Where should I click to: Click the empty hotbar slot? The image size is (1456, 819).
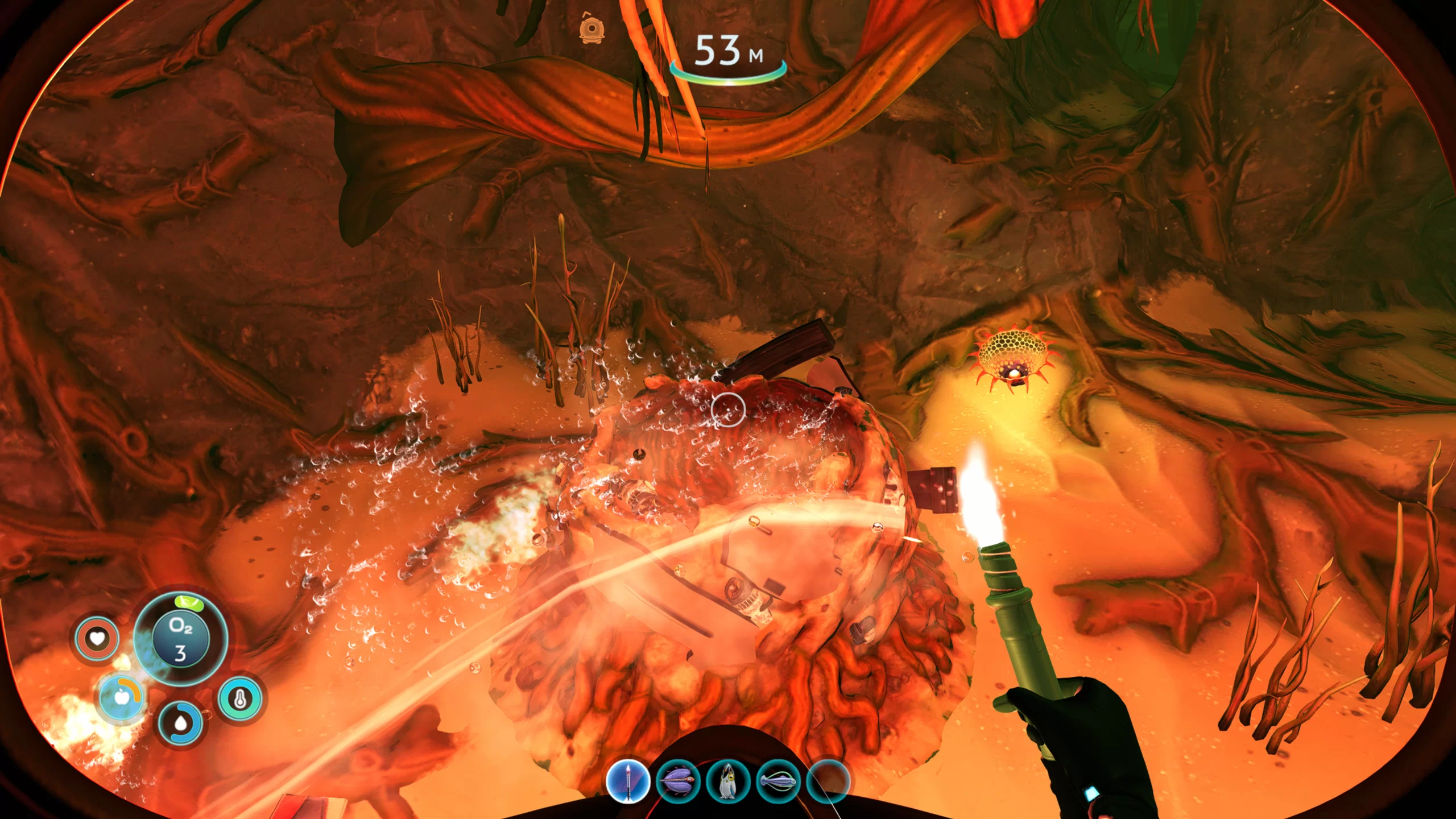pos(828,781)
